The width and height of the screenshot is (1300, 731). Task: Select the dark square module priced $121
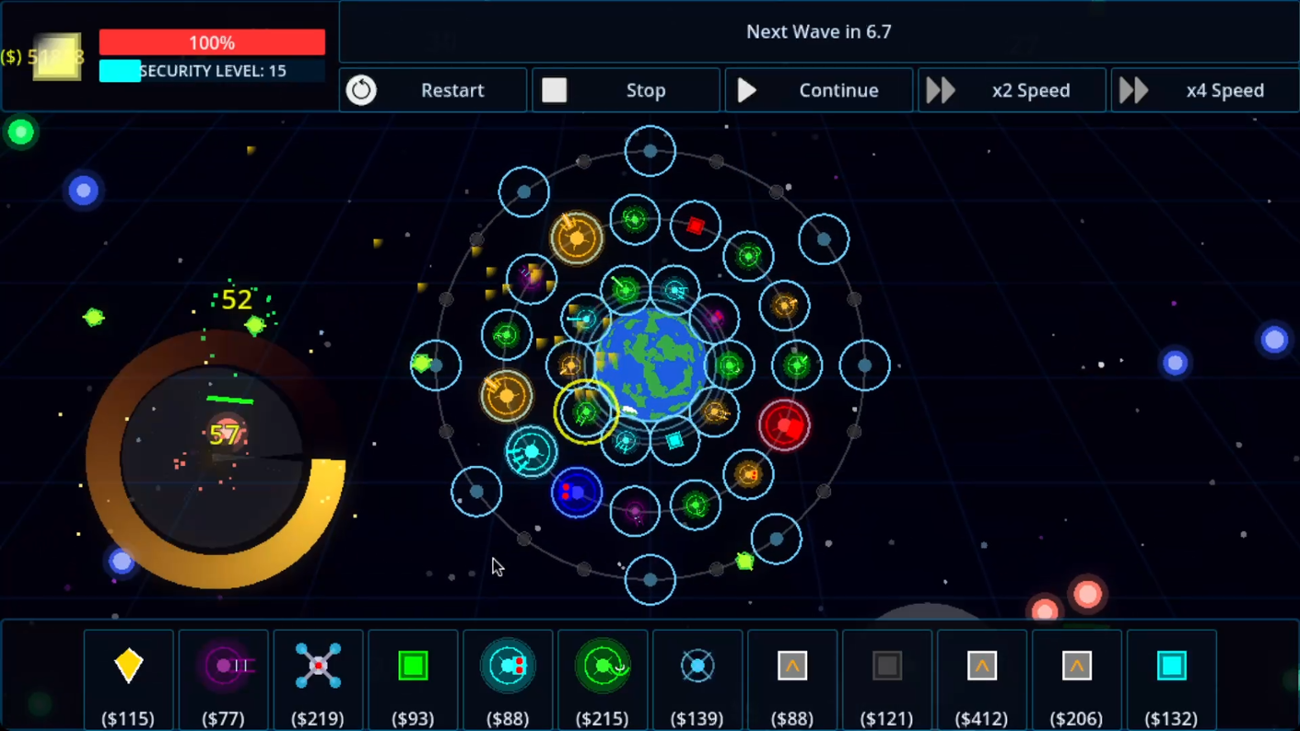click(x=886, y=666)
